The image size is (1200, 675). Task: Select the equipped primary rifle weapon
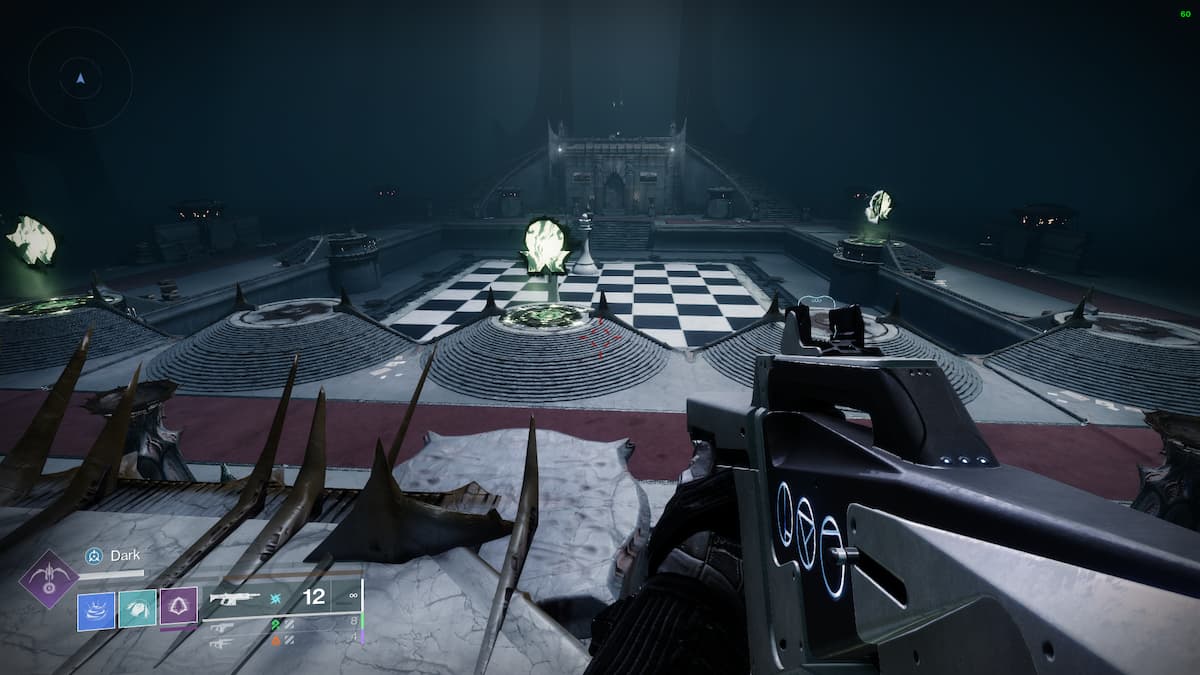click(235, 598)
